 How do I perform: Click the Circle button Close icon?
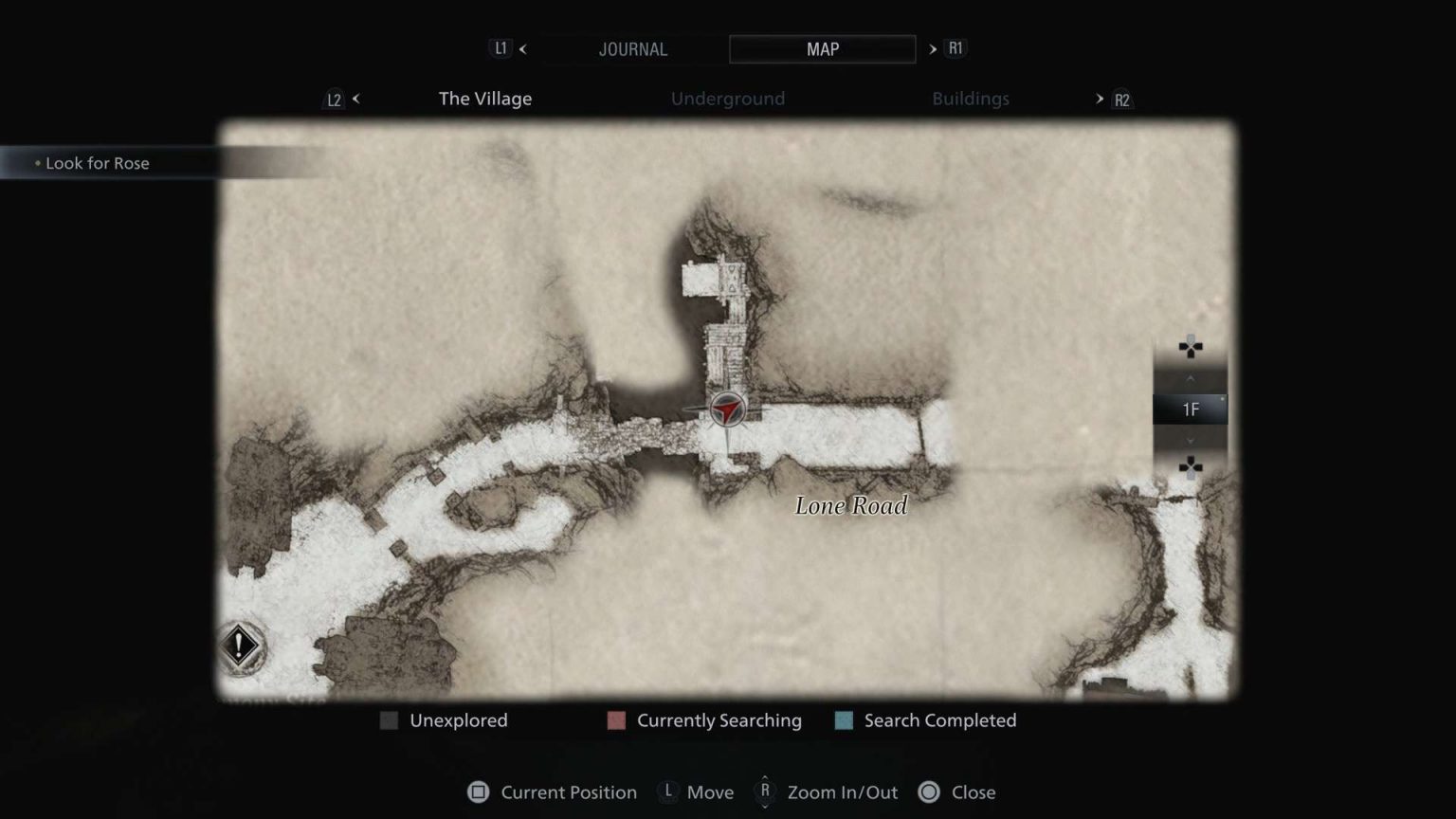tap(927, 792)
